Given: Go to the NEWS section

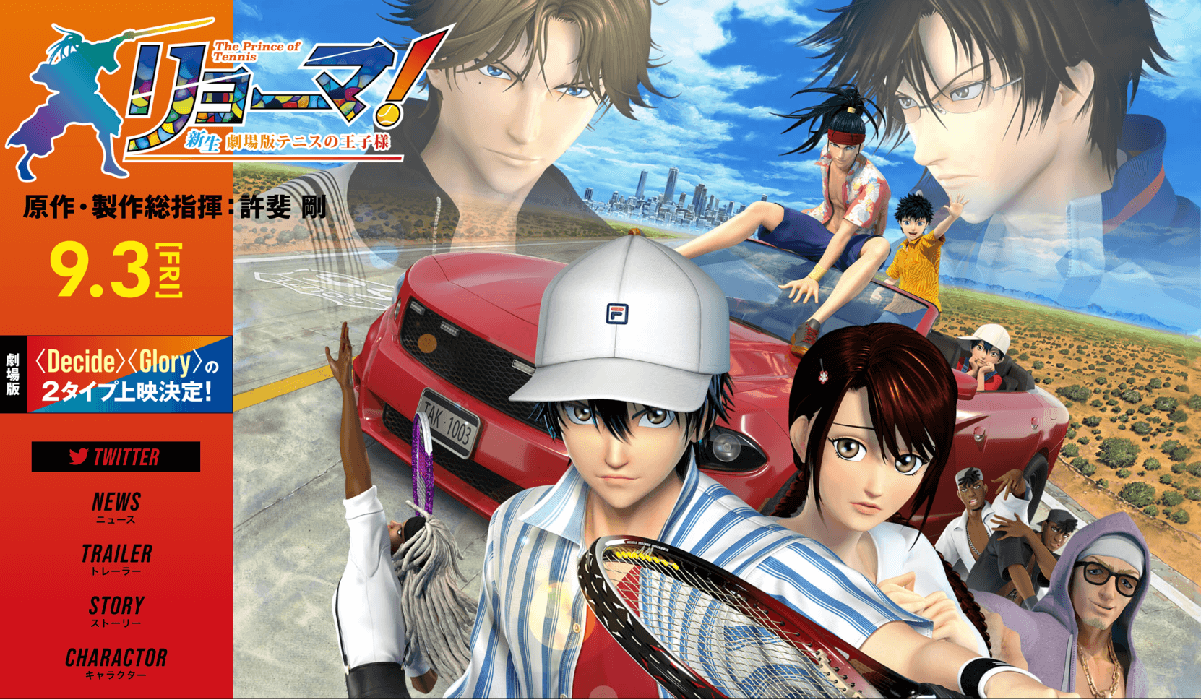Looking at the screenshot, I should (116, 507).
